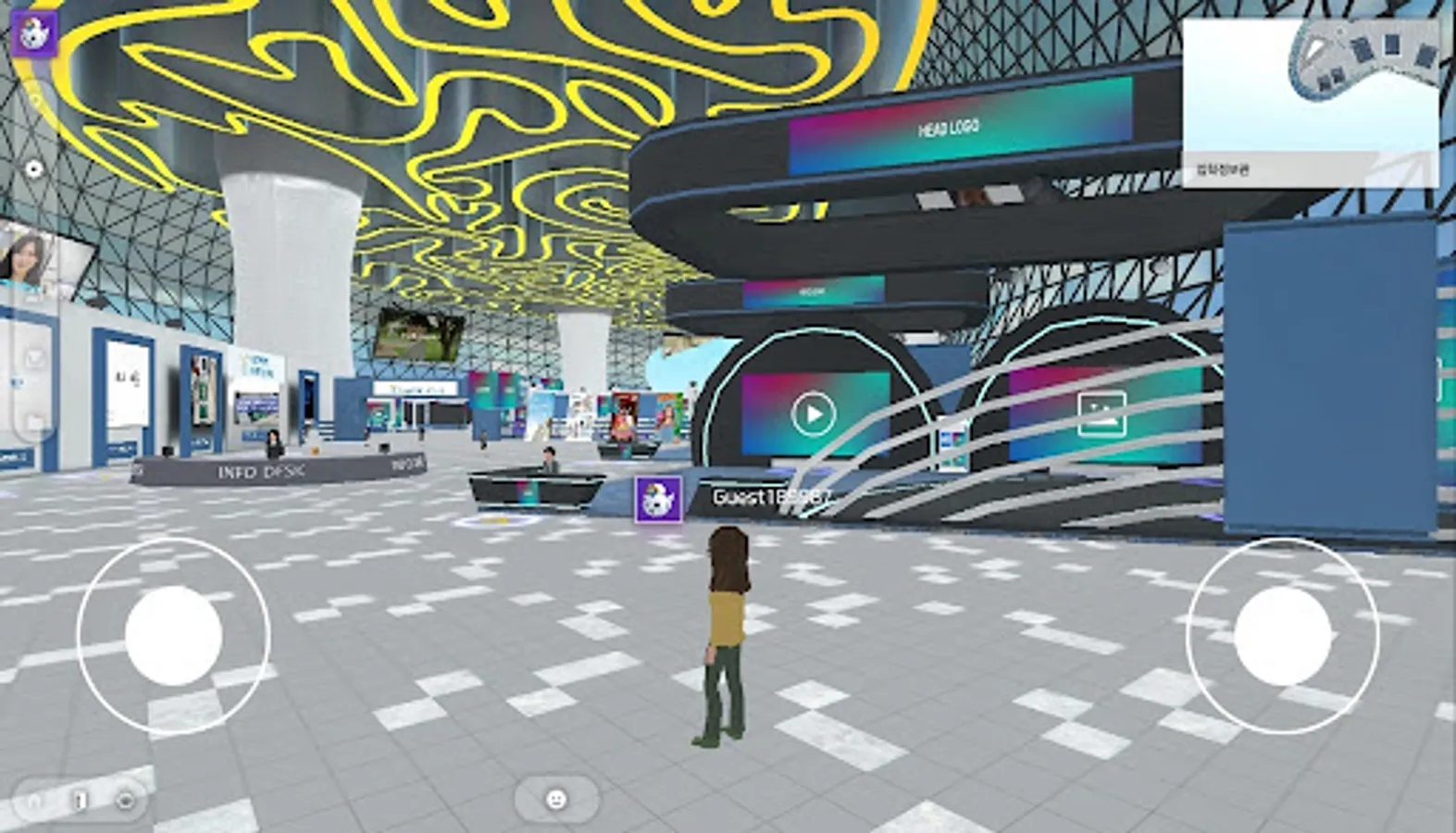
Task: Toggle the white dot control on the upper-left edge
Action: (x=35, y=167)
